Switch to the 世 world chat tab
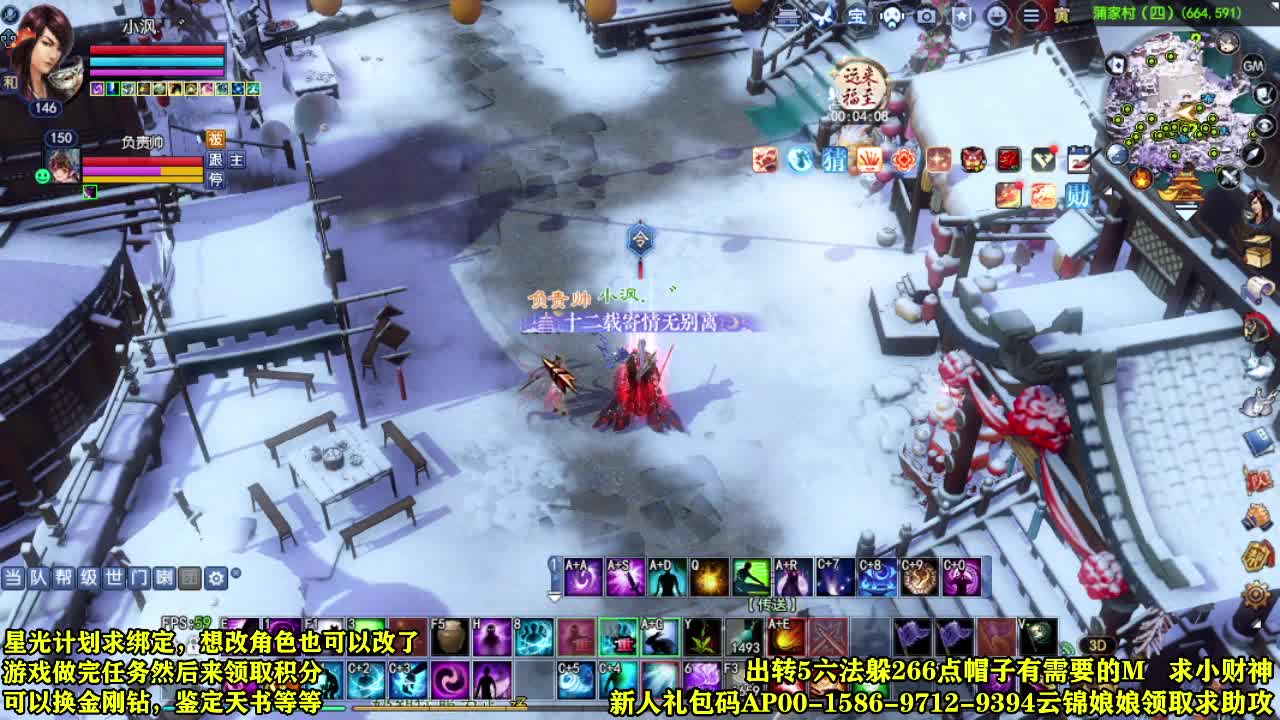This screenshot has height=720, width=1280. [113, 578]
